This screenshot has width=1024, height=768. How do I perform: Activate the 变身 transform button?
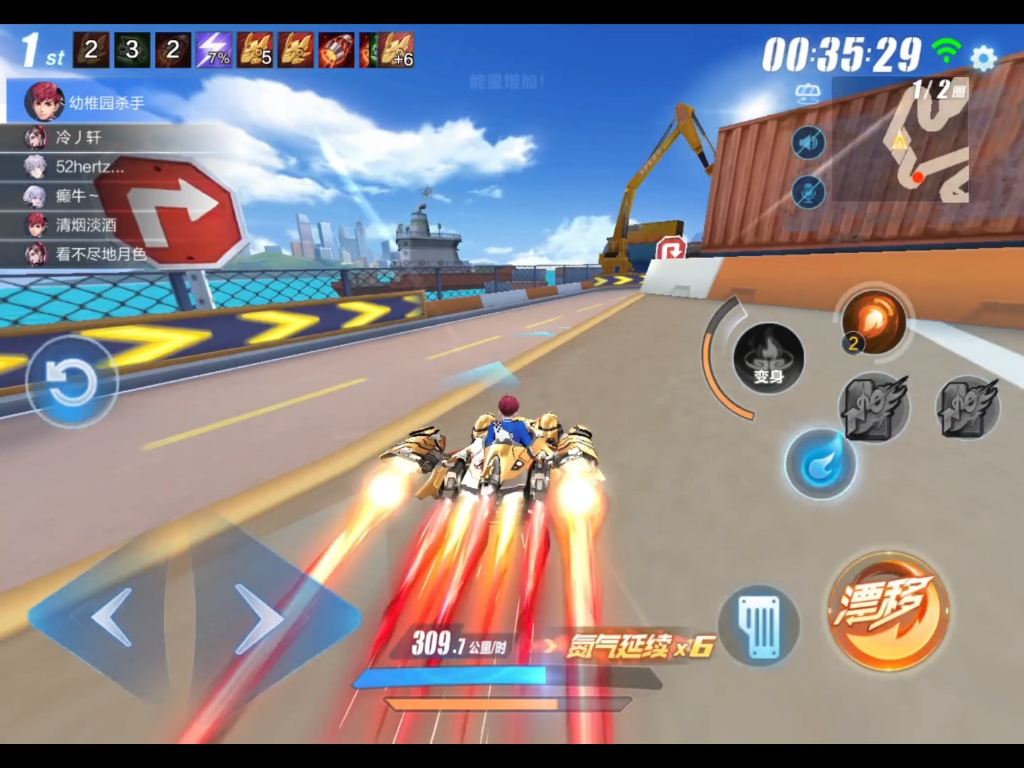click(x=768, y=358)
